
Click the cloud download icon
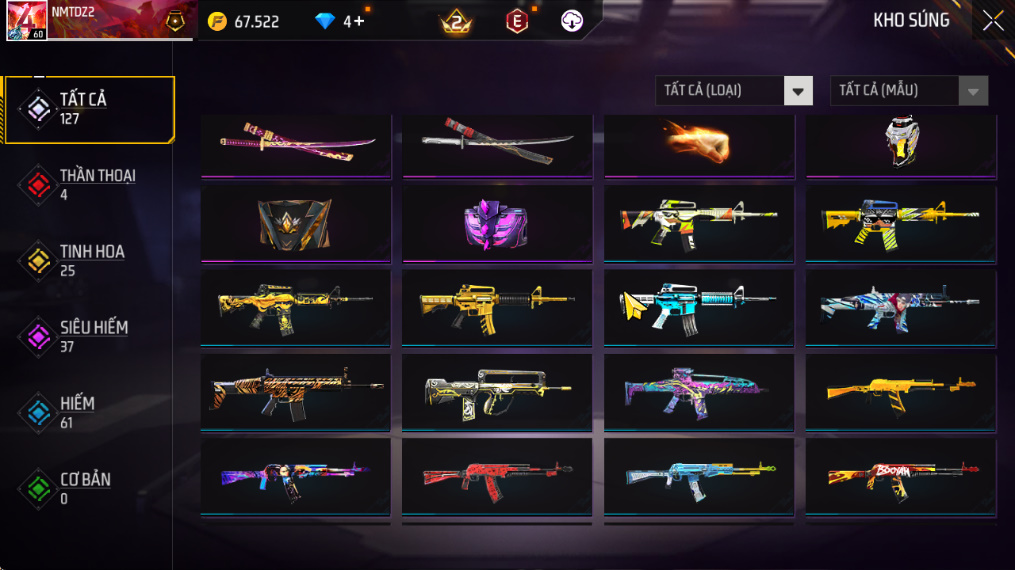click(x=572, y=21)
